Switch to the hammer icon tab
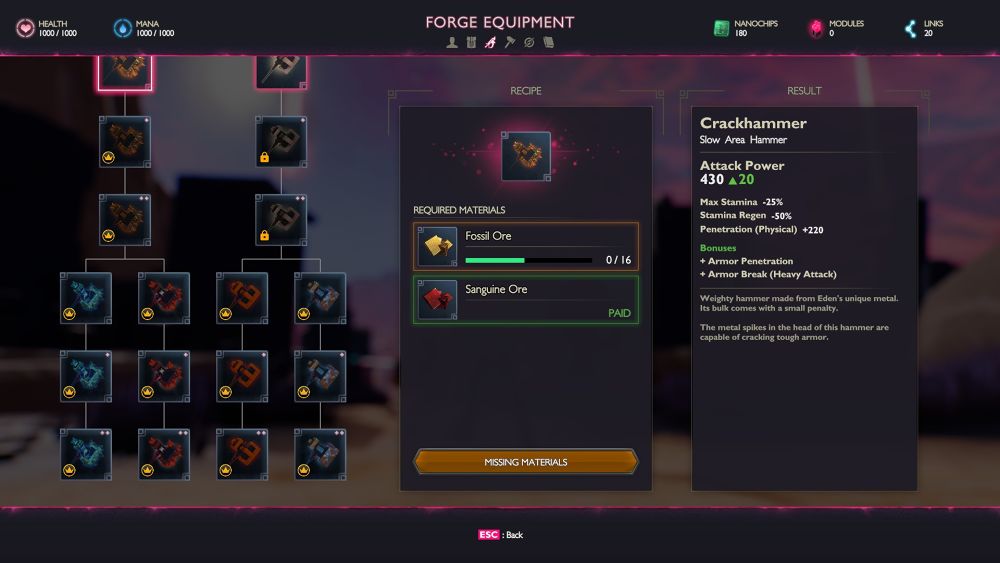Image resolution: width=1000 pixels, height=563 pixels. pyautogui.click(x=510, y=42)
